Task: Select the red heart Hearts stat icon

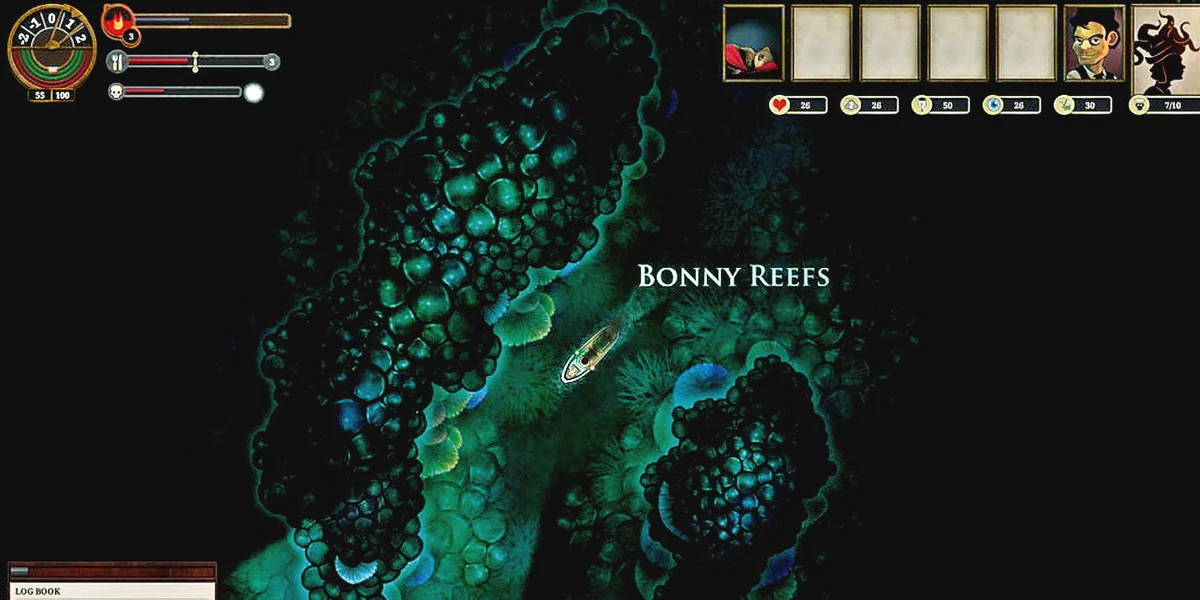Action: (779, 105)
